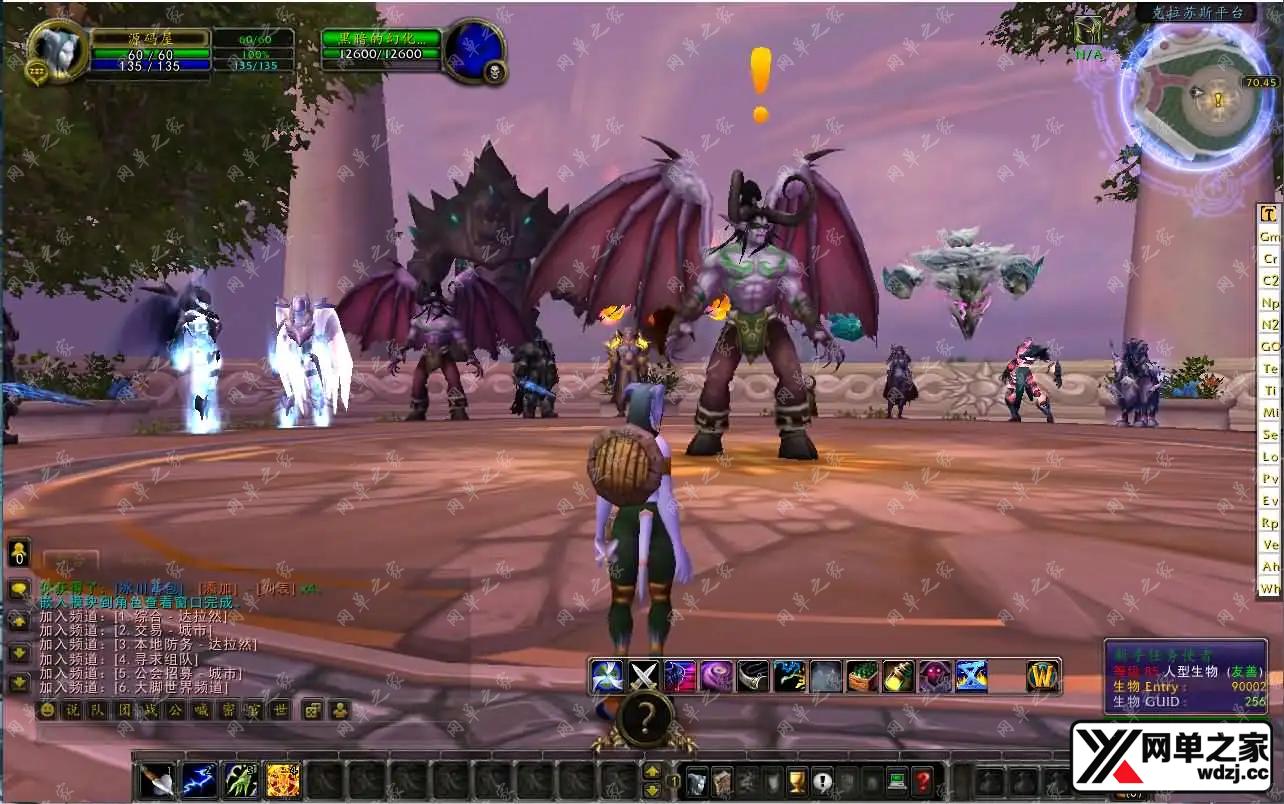Screen dimensions: 1284x804
Task: Click the WoW logo button
Action: pos(1042,677)
